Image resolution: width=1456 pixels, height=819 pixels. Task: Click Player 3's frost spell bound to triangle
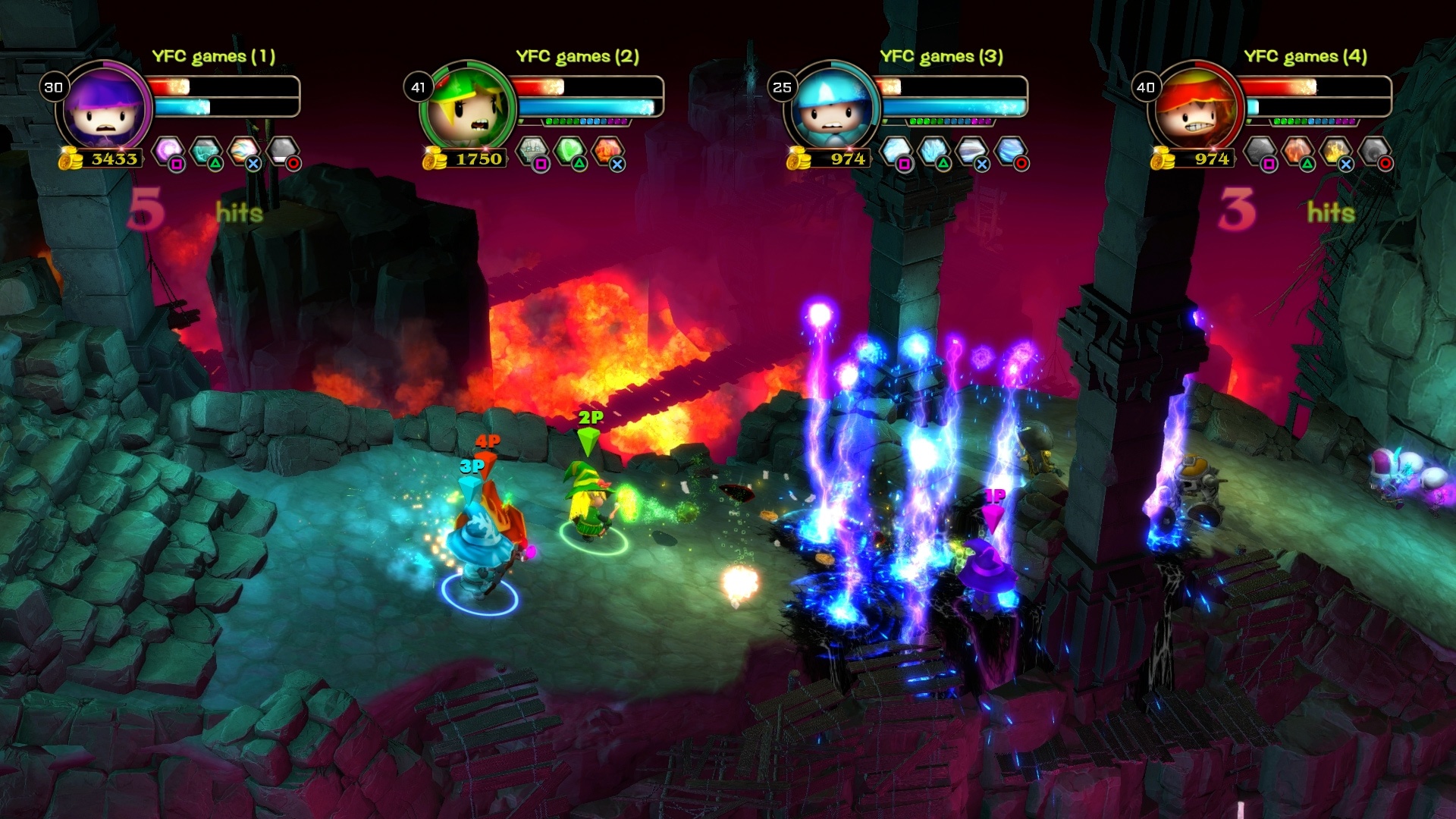point(934,148)
